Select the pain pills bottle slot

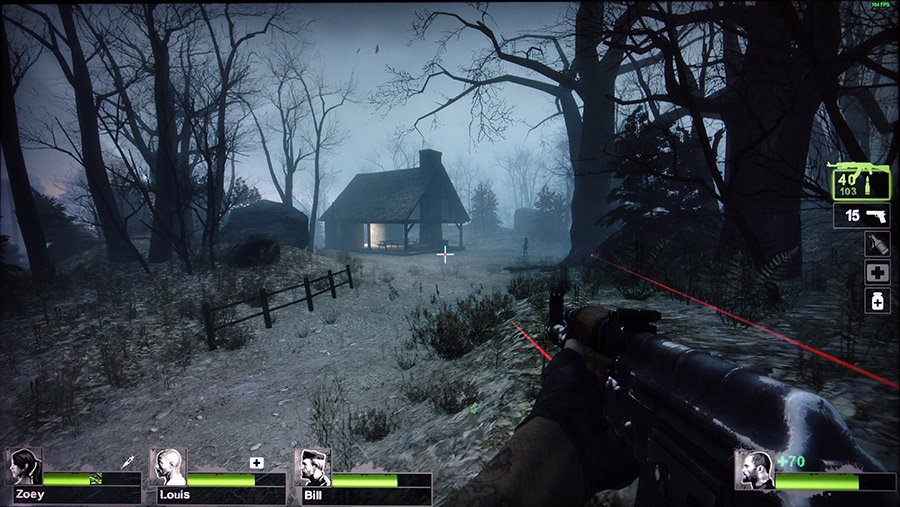pos(876,300)
